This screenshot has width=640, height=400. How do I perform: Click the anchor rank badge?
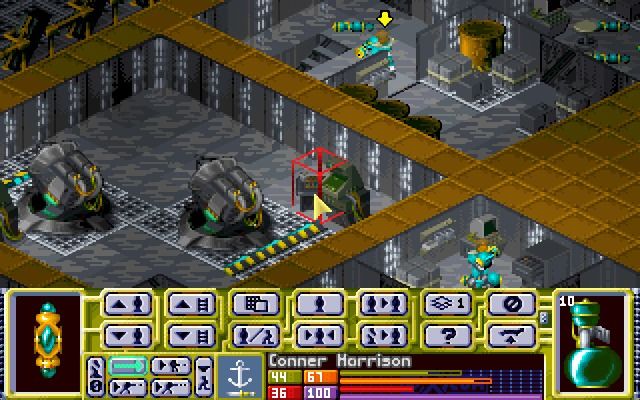pyautogui.click(x=241, y=375)
